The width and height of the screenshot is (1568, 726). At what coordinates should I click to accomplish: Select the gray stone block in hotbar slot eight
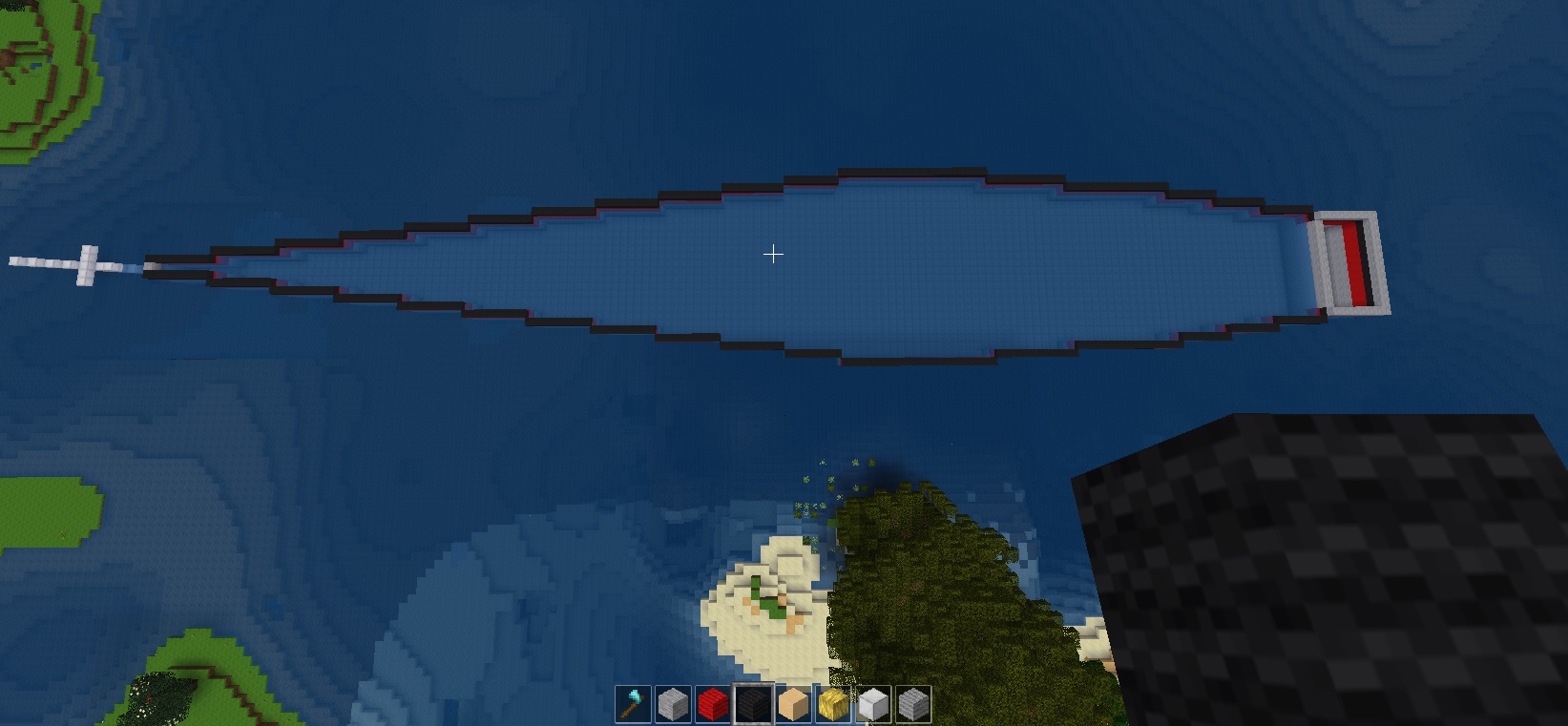(914, 703)
